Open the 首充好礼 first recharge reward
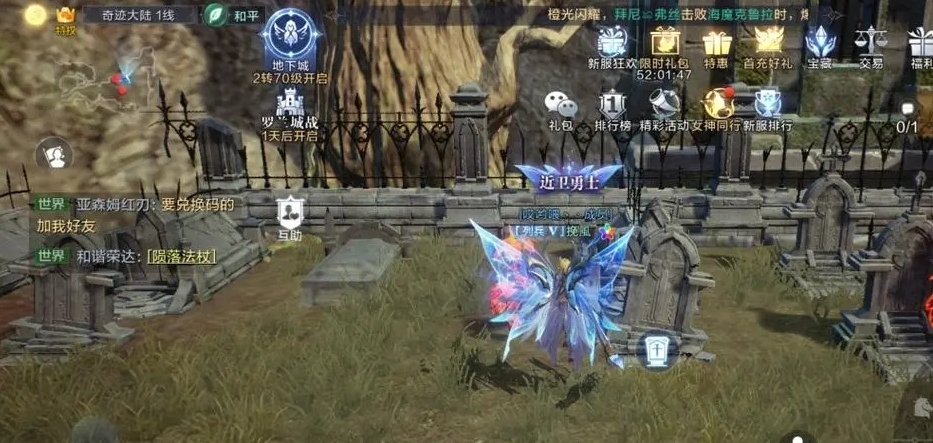This screenshot has width=933, height=443. pyautogui.click(x=768, y=44)
